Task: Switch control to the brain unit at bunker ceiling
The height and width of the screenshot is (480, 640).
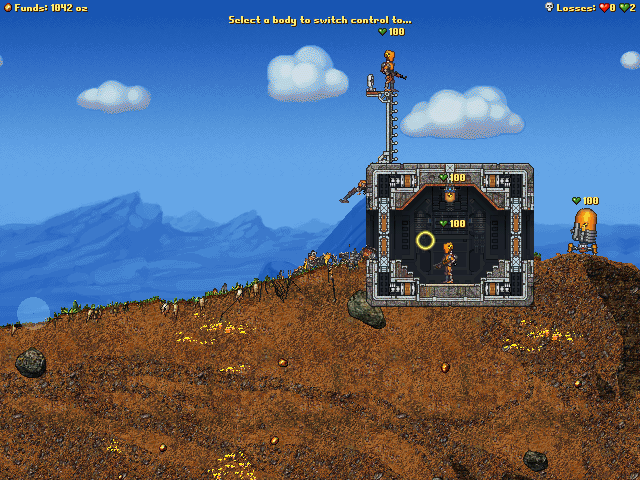Action: 450,195
